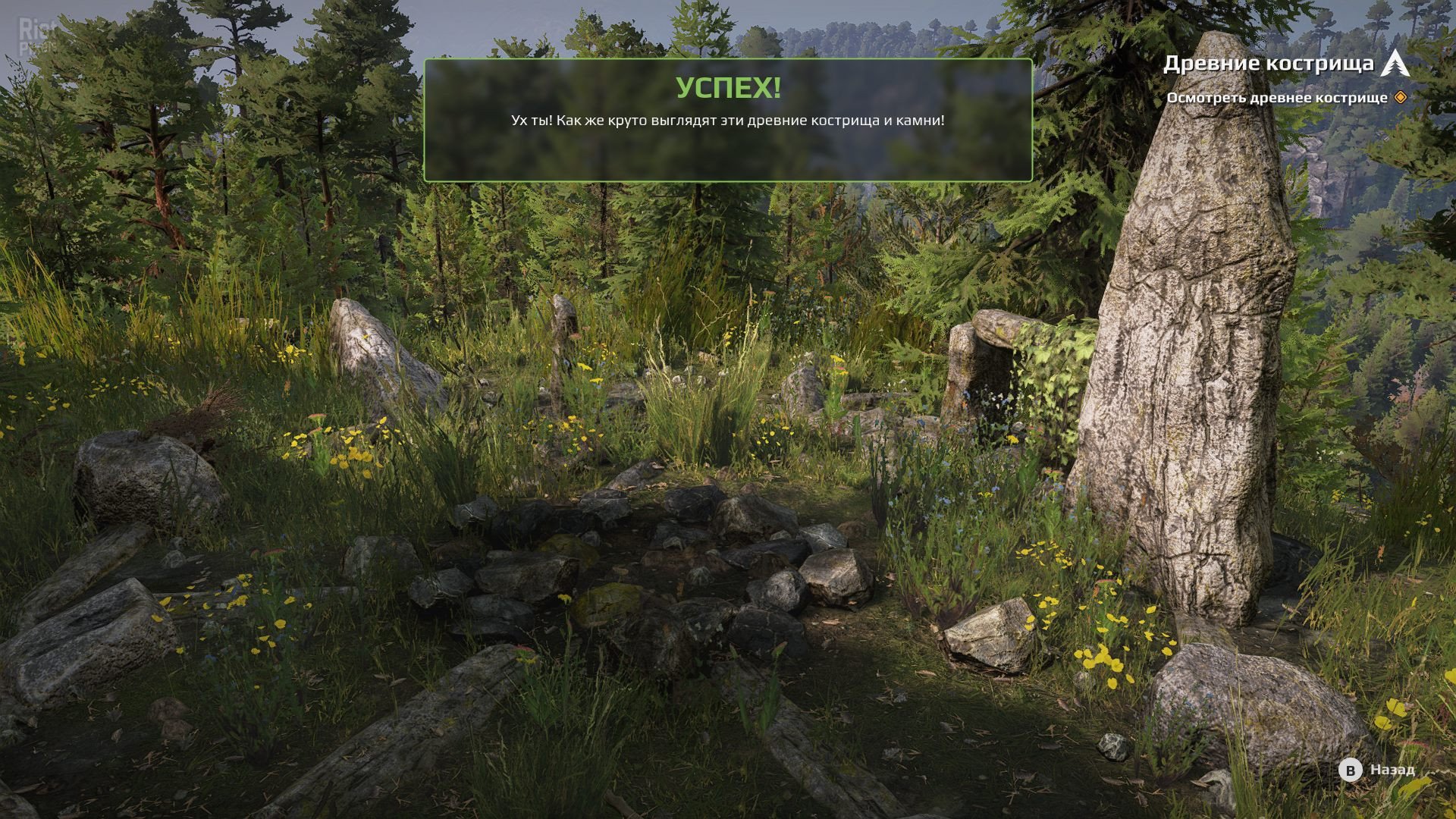The width and height of the screenshot is (1456, 819).
Task: Dismiss the УСПЕХ! success message panel
Action: tap(728, 121)
